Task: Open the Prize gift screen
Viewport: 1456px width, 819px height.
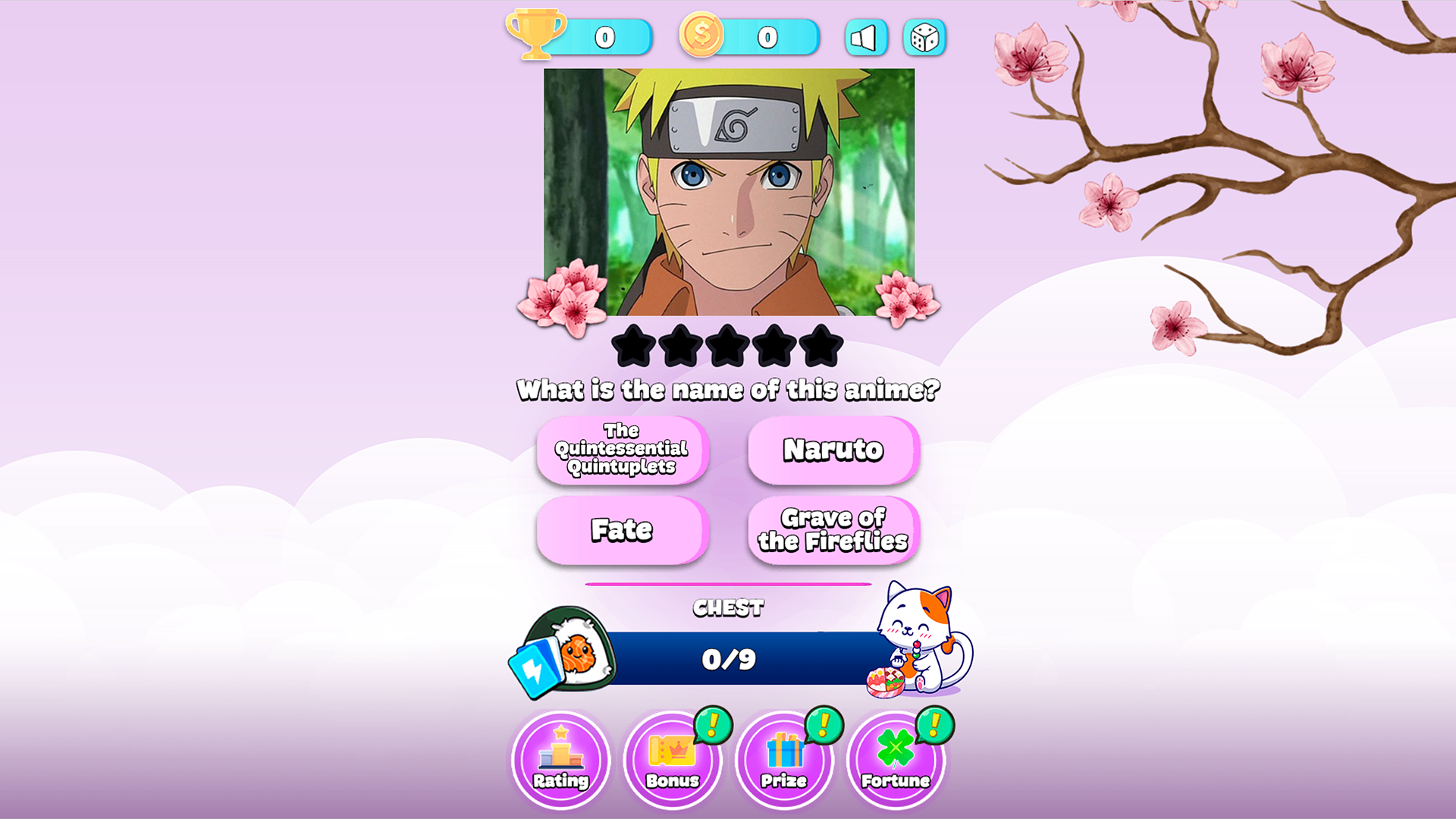Action: point(784,761)
